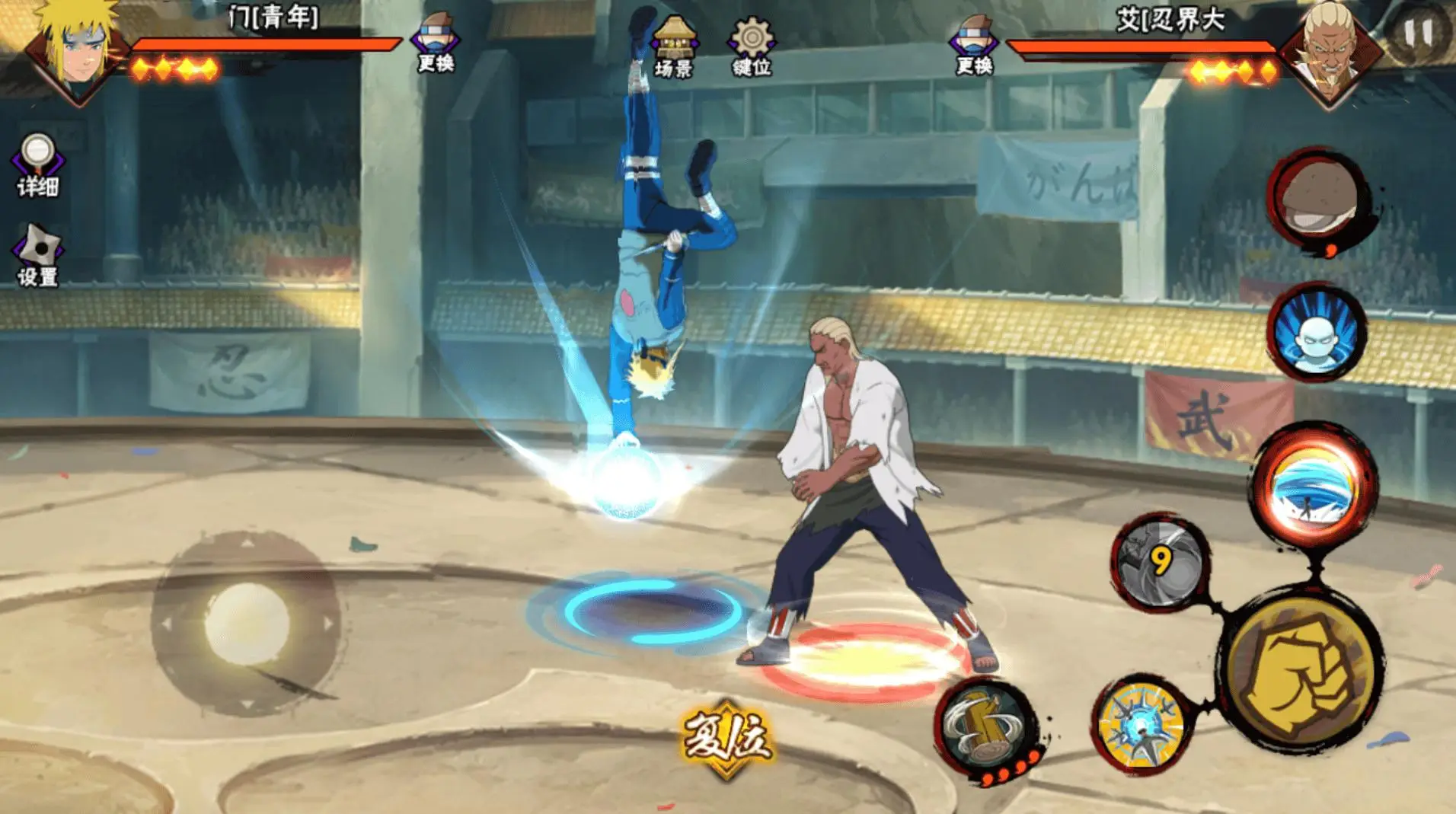Tap 更换 beside the blond player's health bar
This screenshot has height=814, width=1456.
pos(436,43)
